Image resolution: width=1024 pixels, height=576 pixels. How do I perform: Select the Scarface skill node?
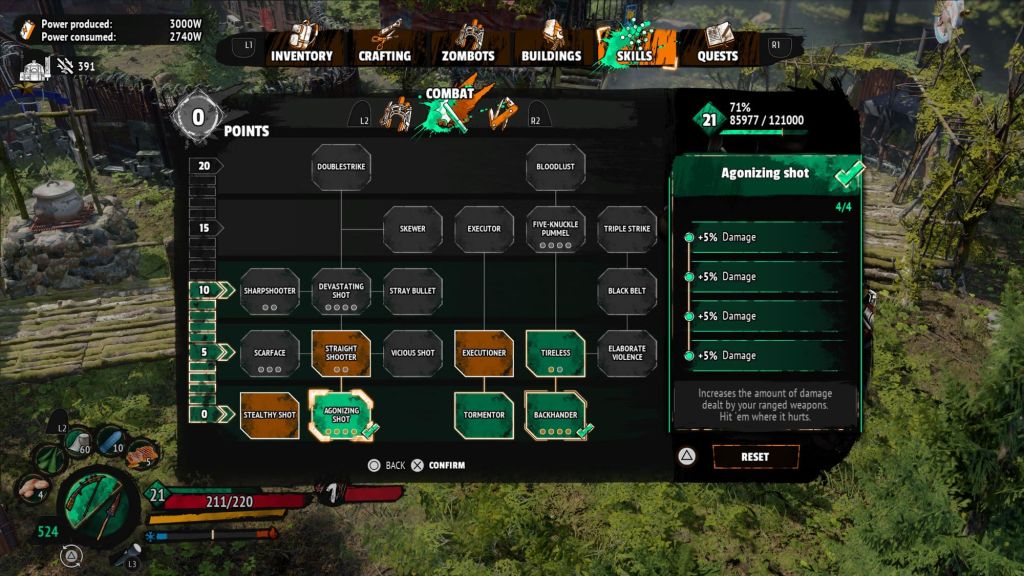point(270,353)
